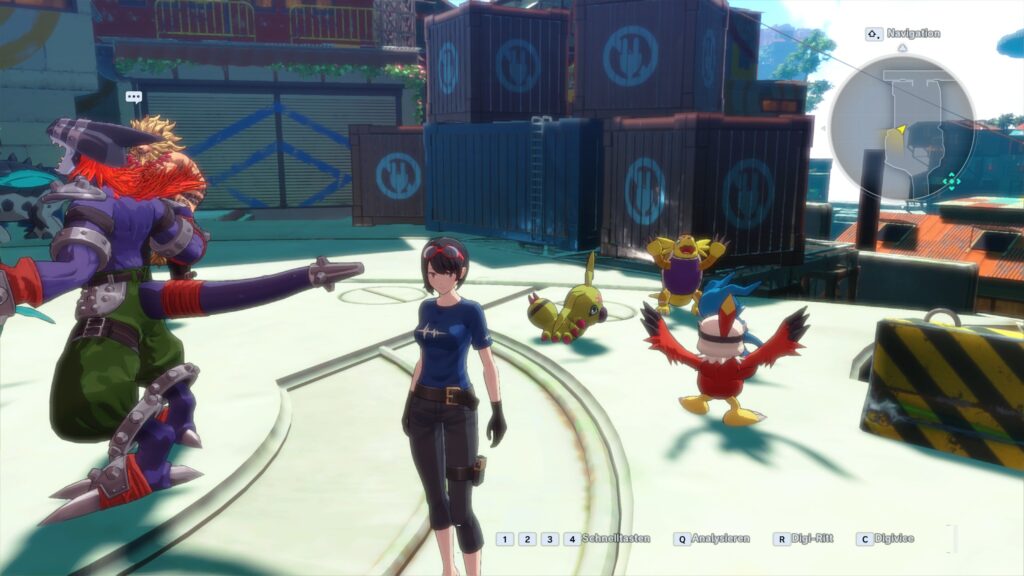Open the speech bubble talk icon
The height and width of the screenshot is (576, 1024).
pyautogui.click(x=134, y=97)
